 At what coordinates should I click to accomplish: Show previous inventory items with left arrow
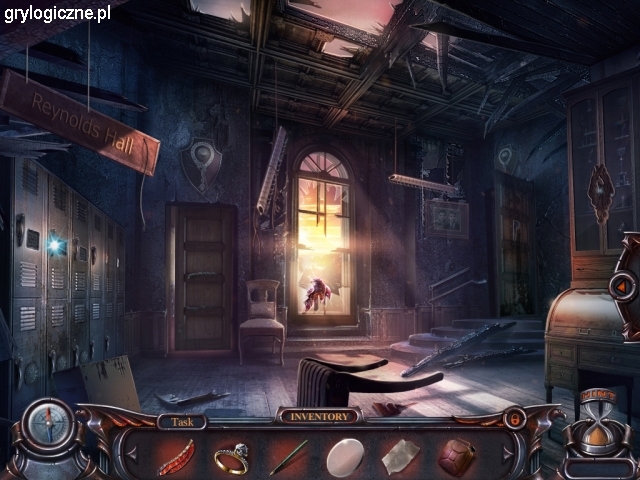(x=129, y=451)
